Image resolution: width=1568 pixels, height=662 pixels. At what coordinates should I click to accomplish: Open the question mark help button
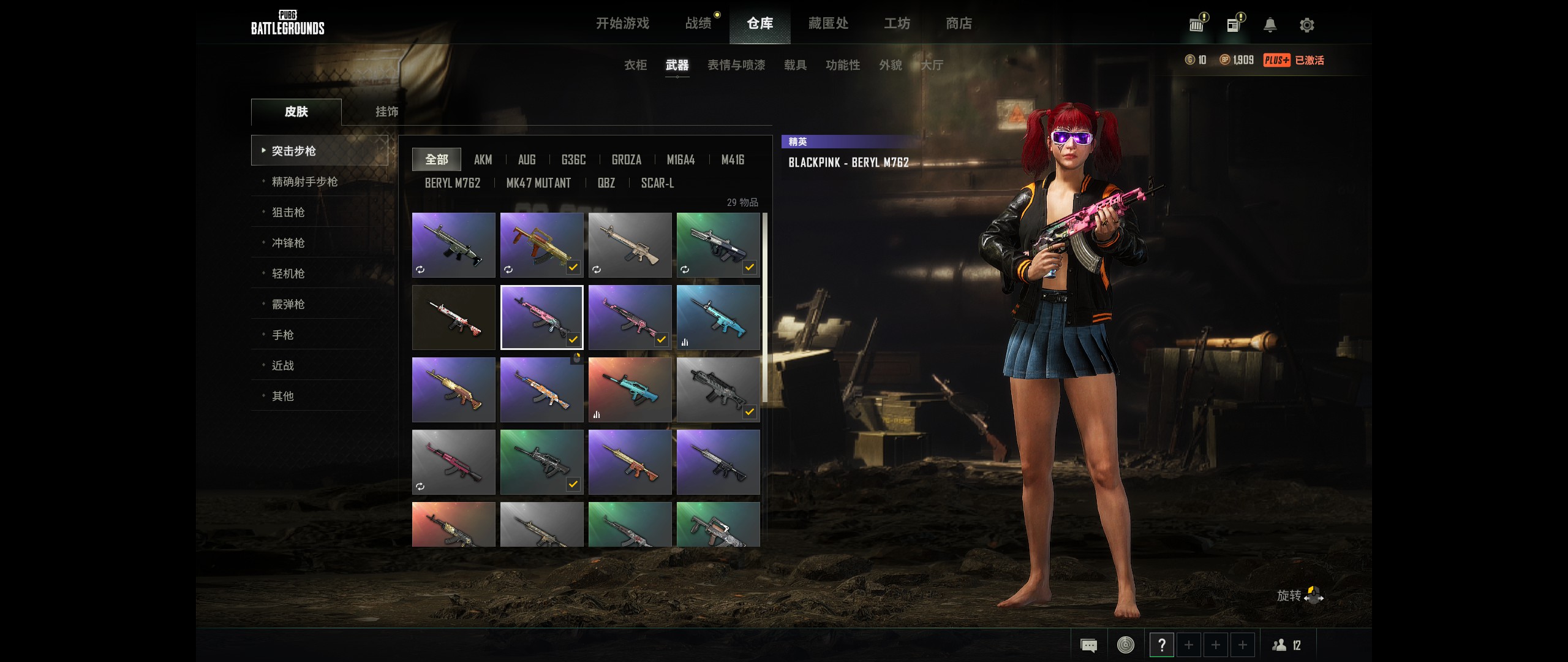click(1161, 645)
